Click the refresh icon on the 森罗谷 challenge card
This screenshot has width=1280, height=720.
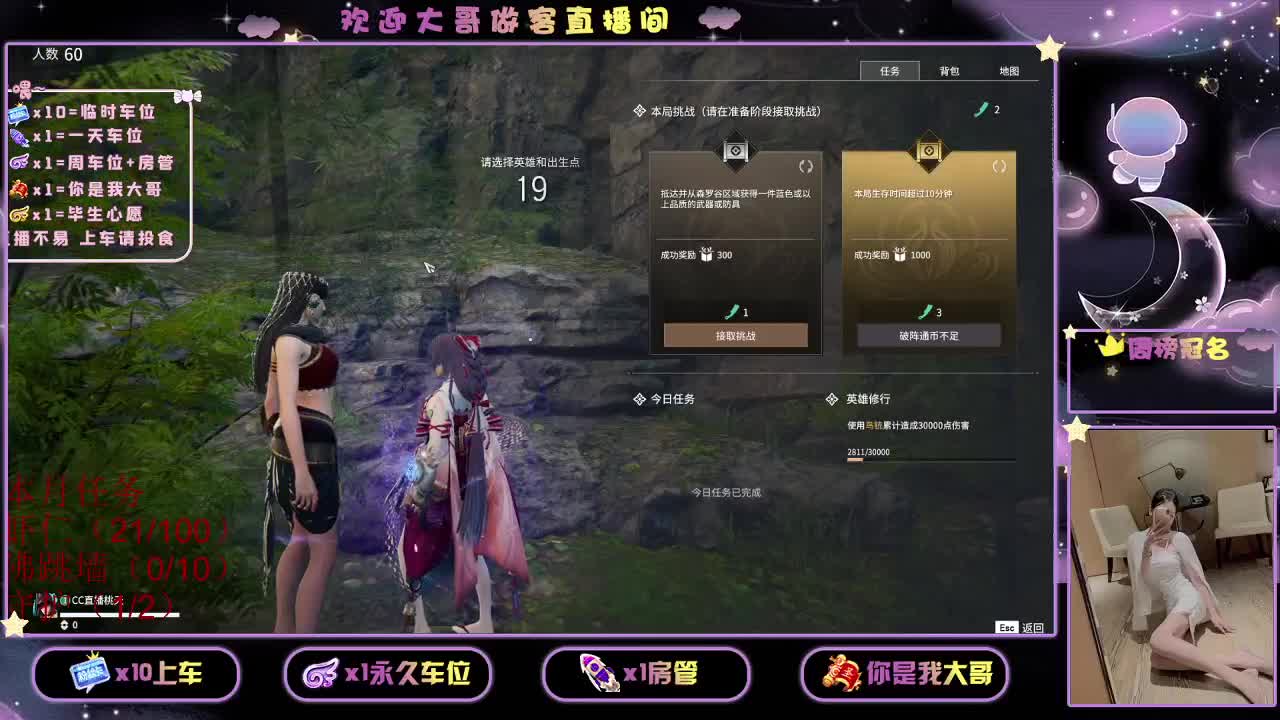pos(808,167)
